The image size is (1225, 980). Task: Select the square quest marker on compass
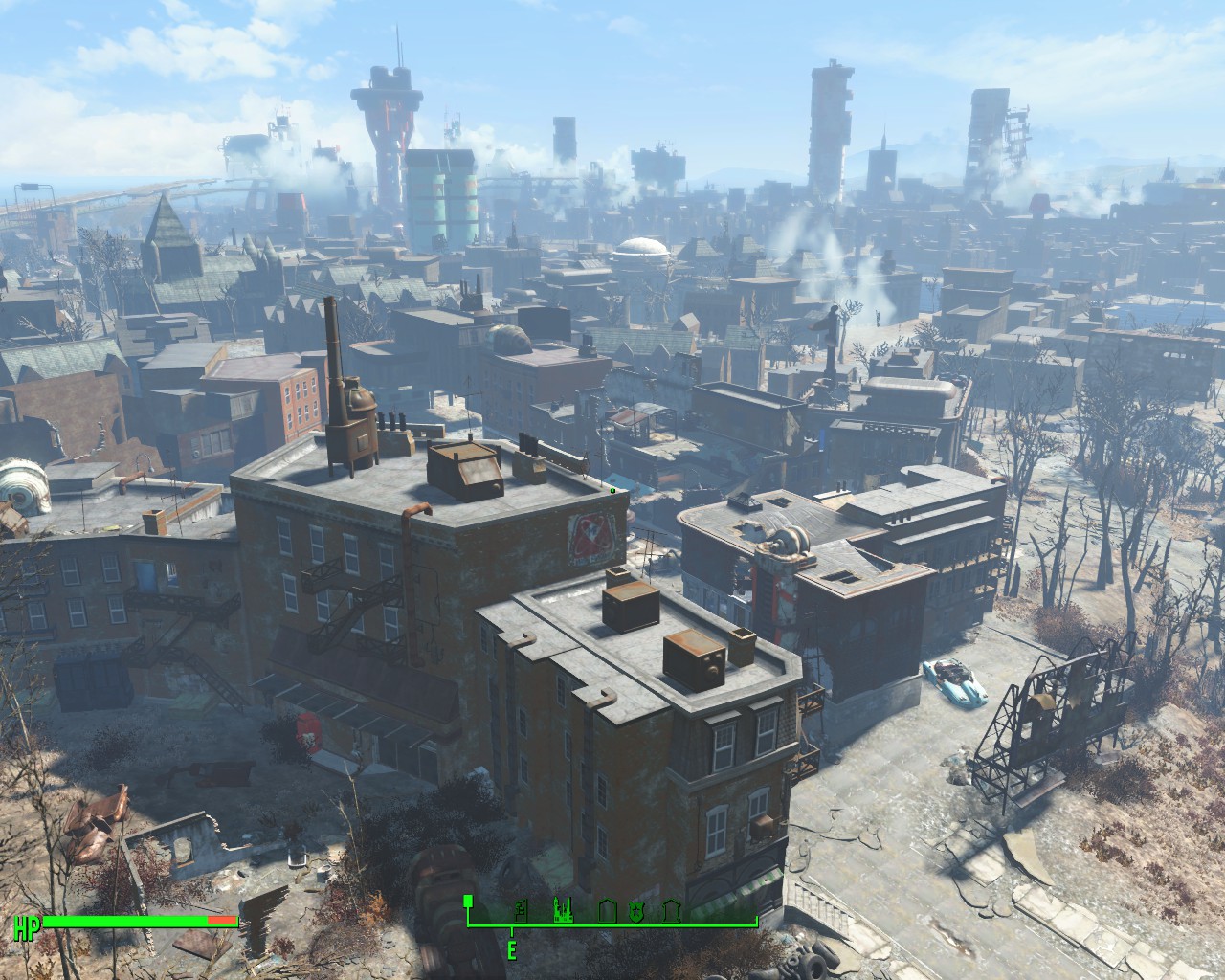click(x=469, y=901)
